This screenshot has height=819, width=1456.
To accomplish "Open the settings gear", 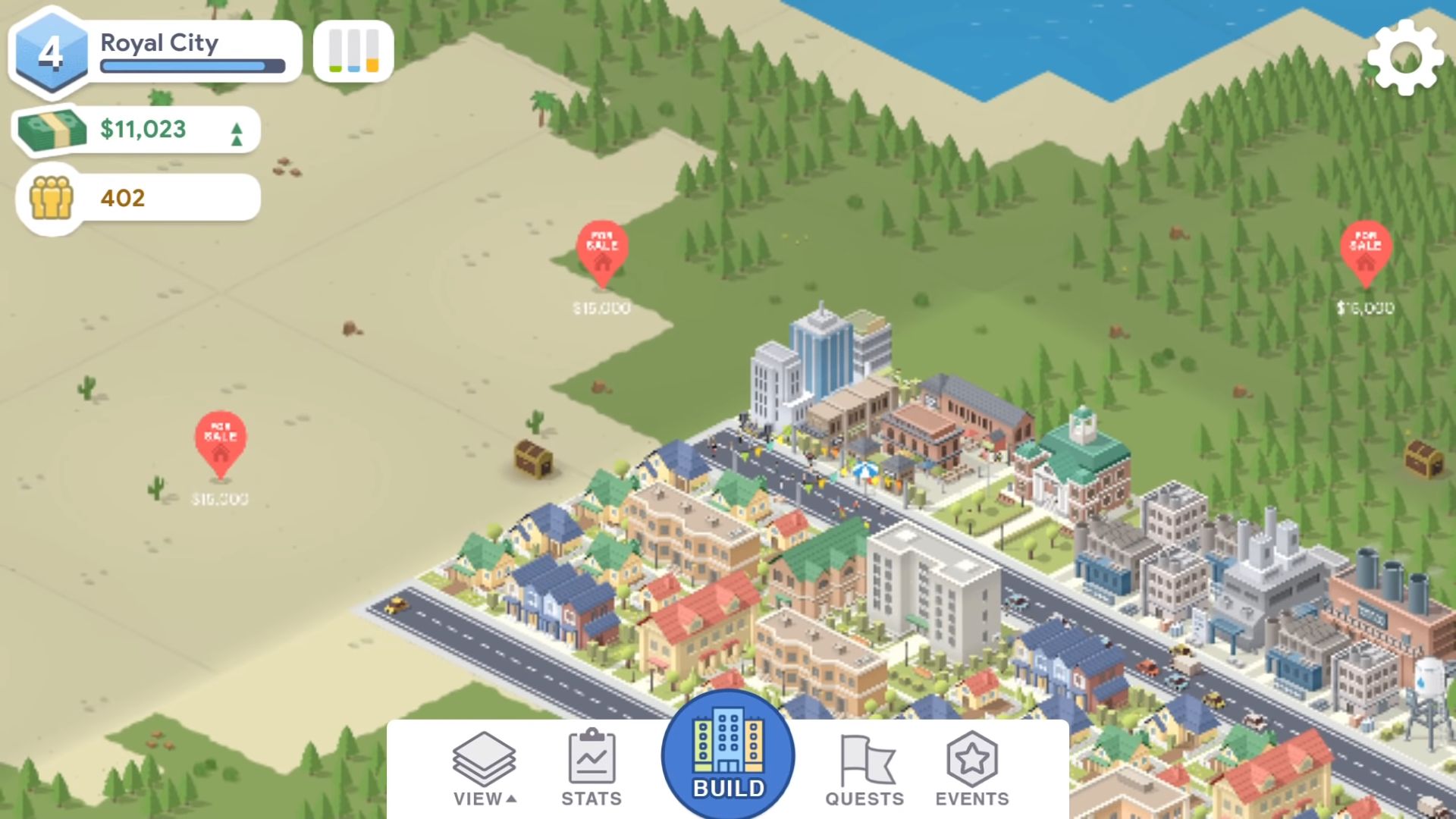I will click(x=1407, y=58).
